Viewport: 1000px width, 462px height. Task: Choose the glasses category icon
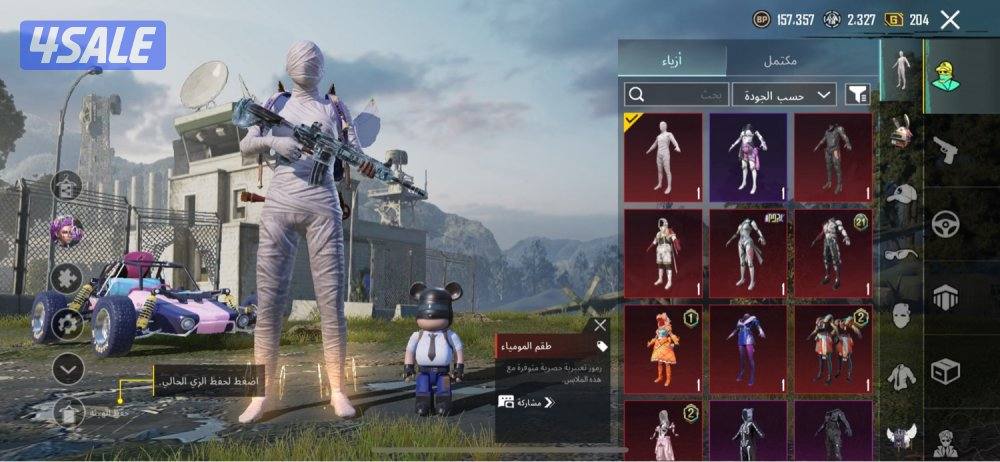pyautogui.click(x=902, y=255)
